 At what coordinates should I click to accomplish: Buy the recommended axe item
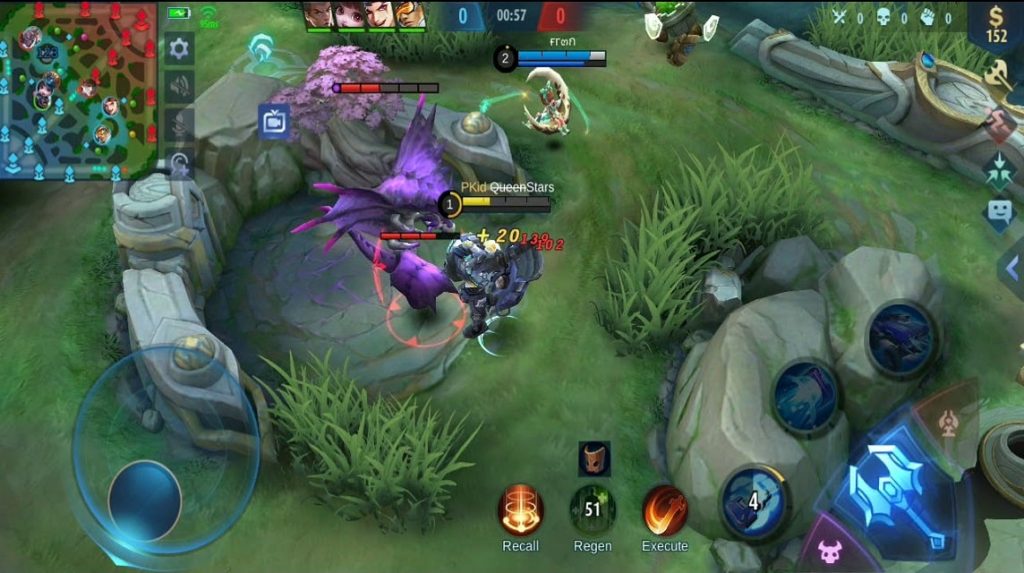[x=999, y=73]
